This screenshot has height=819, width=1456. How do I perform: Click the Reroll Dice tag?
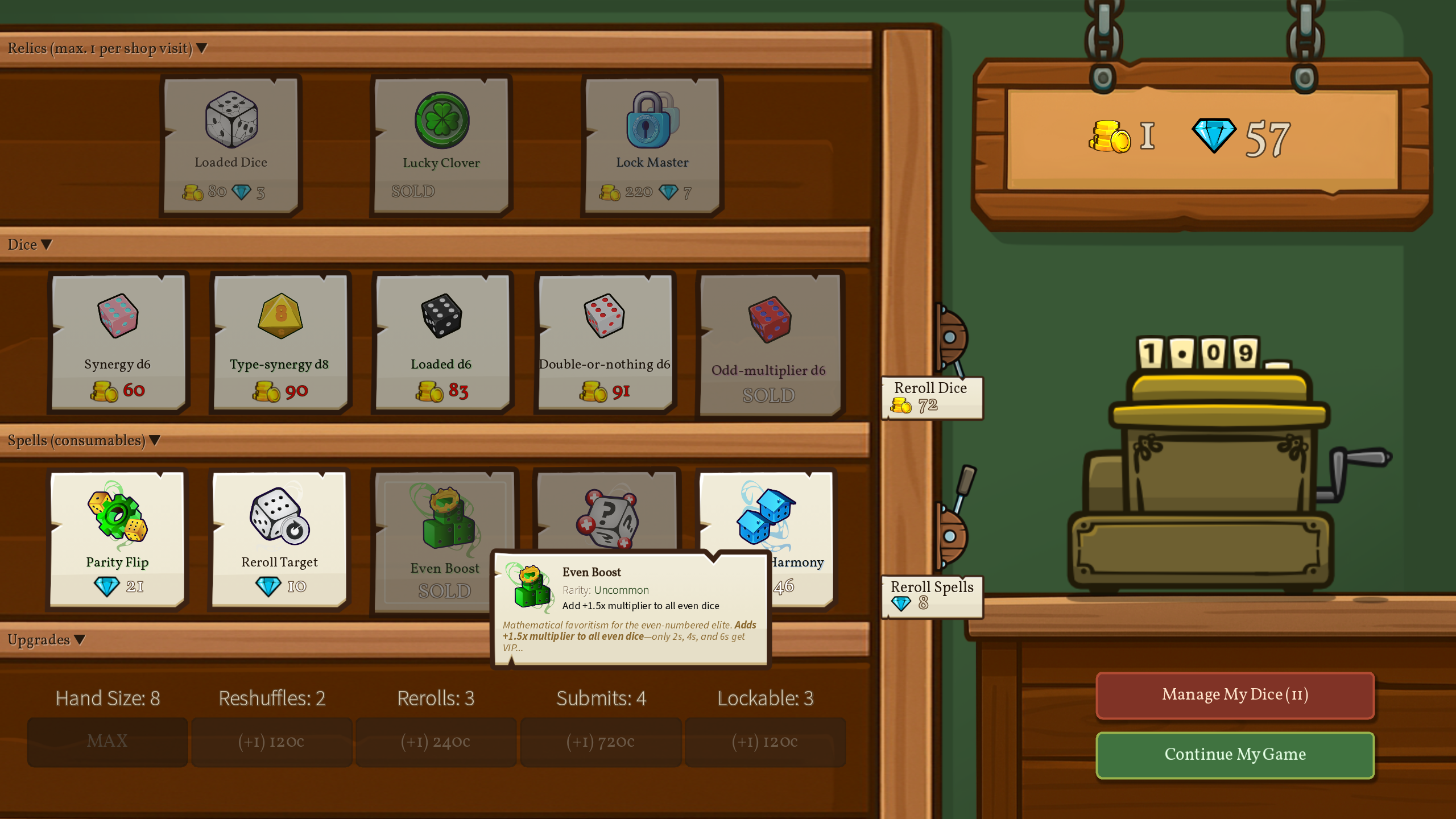point(931,397)
